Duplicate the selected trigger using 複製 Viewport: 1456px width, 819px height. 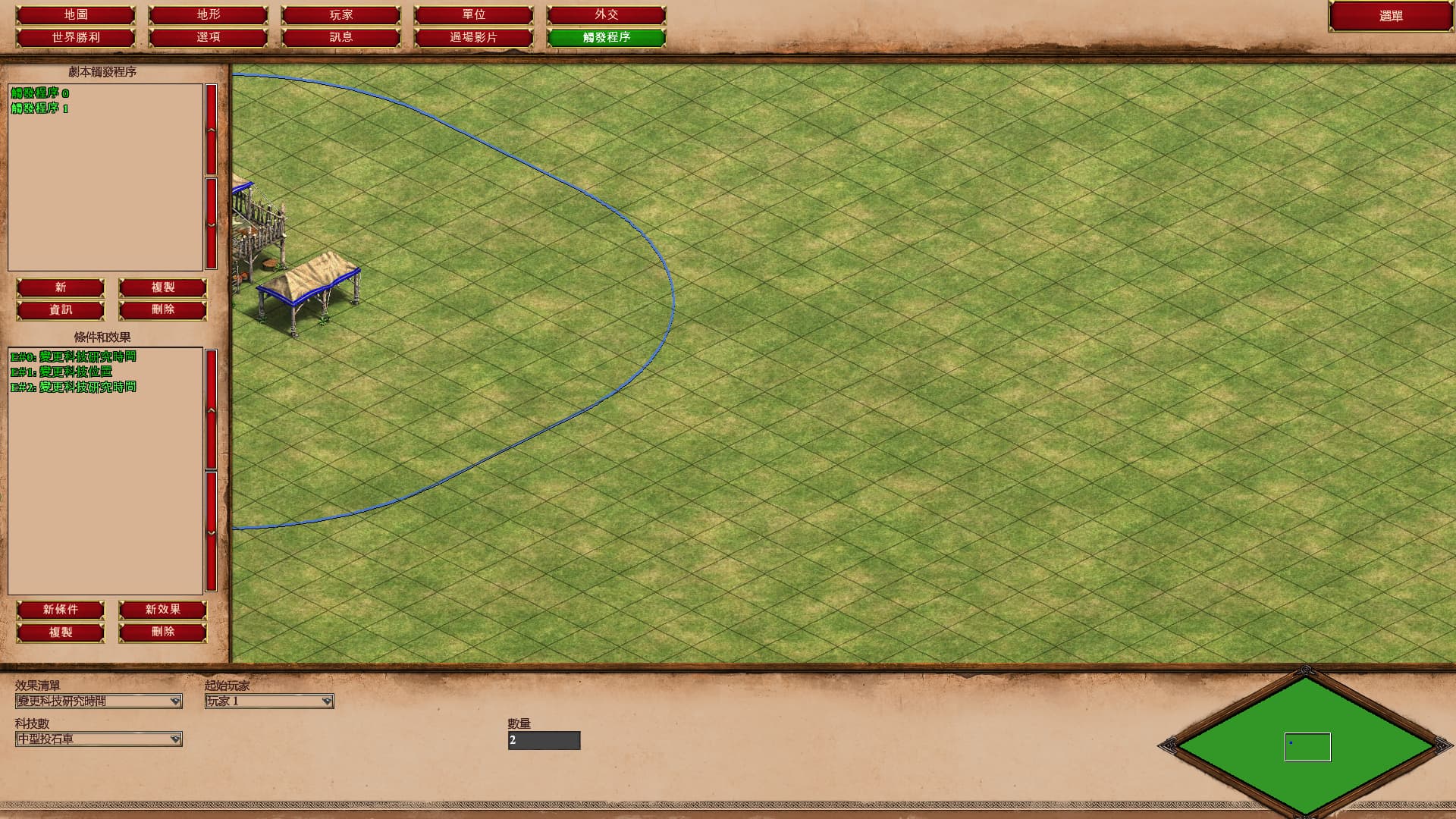pyautogui.click(x=162, y=287)
